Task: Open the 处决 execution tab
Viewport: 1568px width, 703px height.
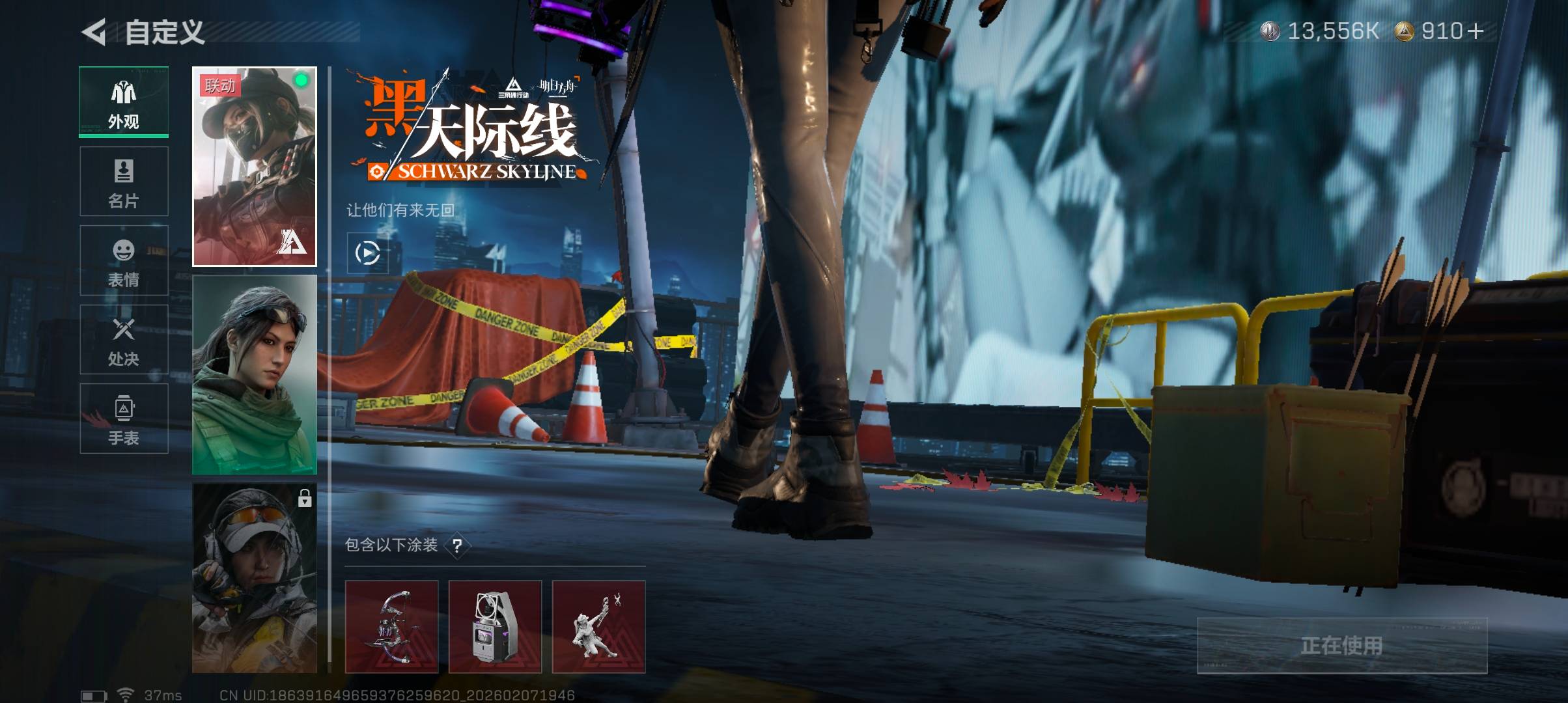Action: 124,339
